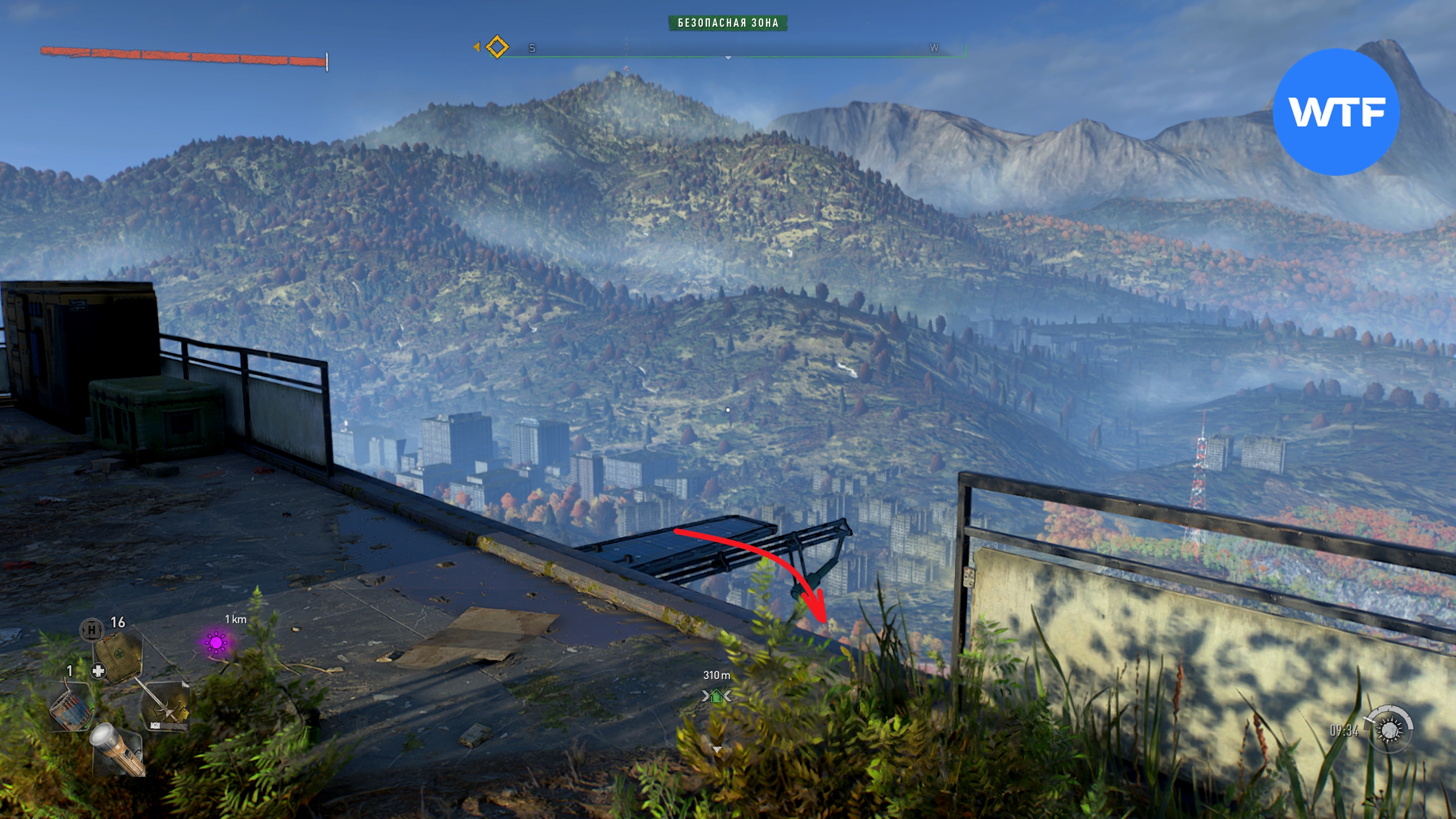
Task: Click the green safe house marker at 310 m
Action: [x=717, y=696]
